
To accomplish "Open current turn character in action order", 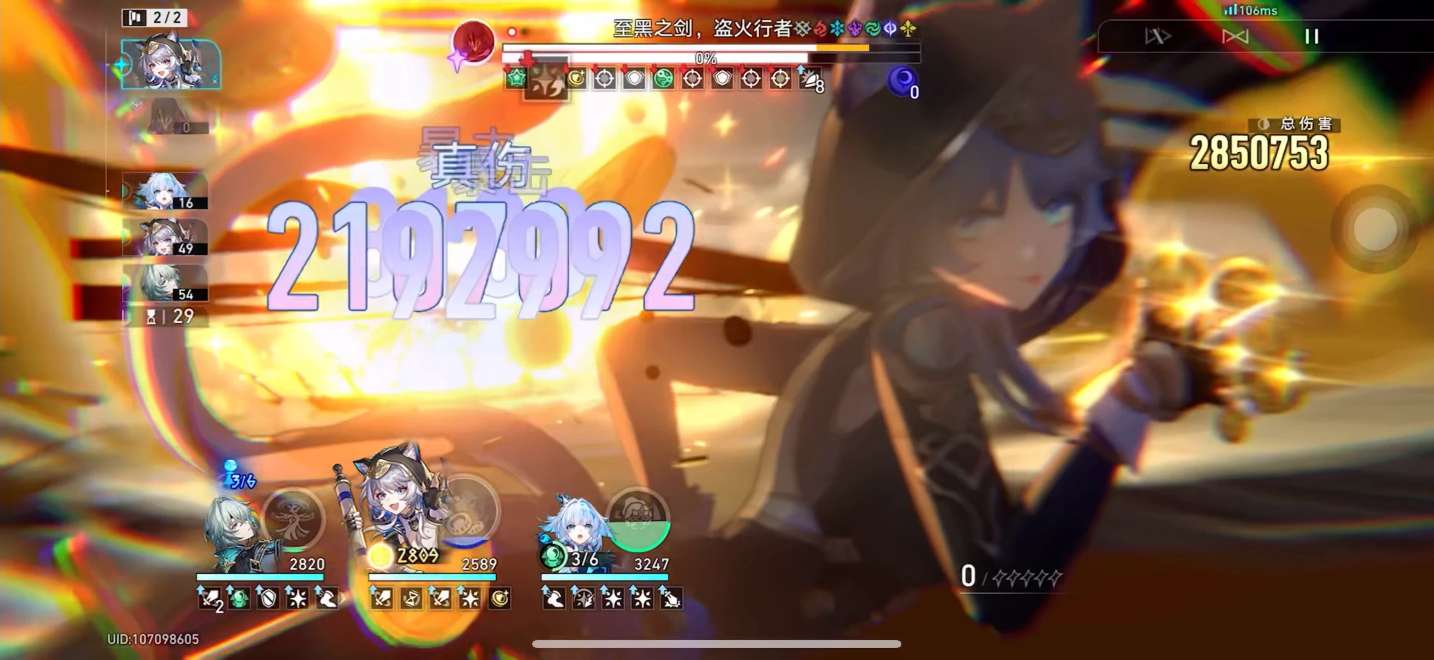I will [168, 64].
